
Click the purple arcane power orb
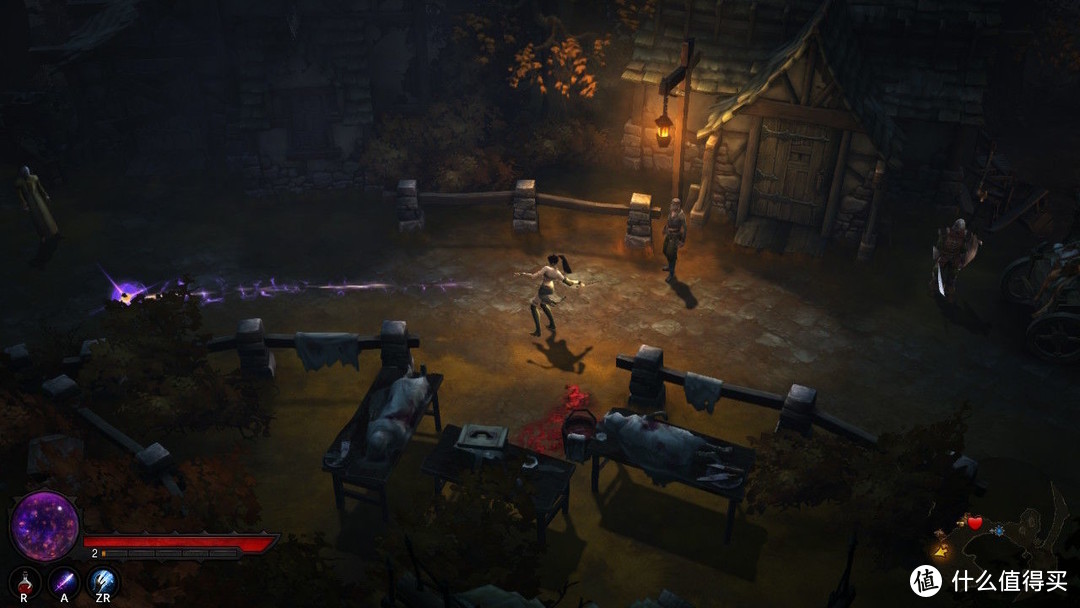[x=45, y=526]
